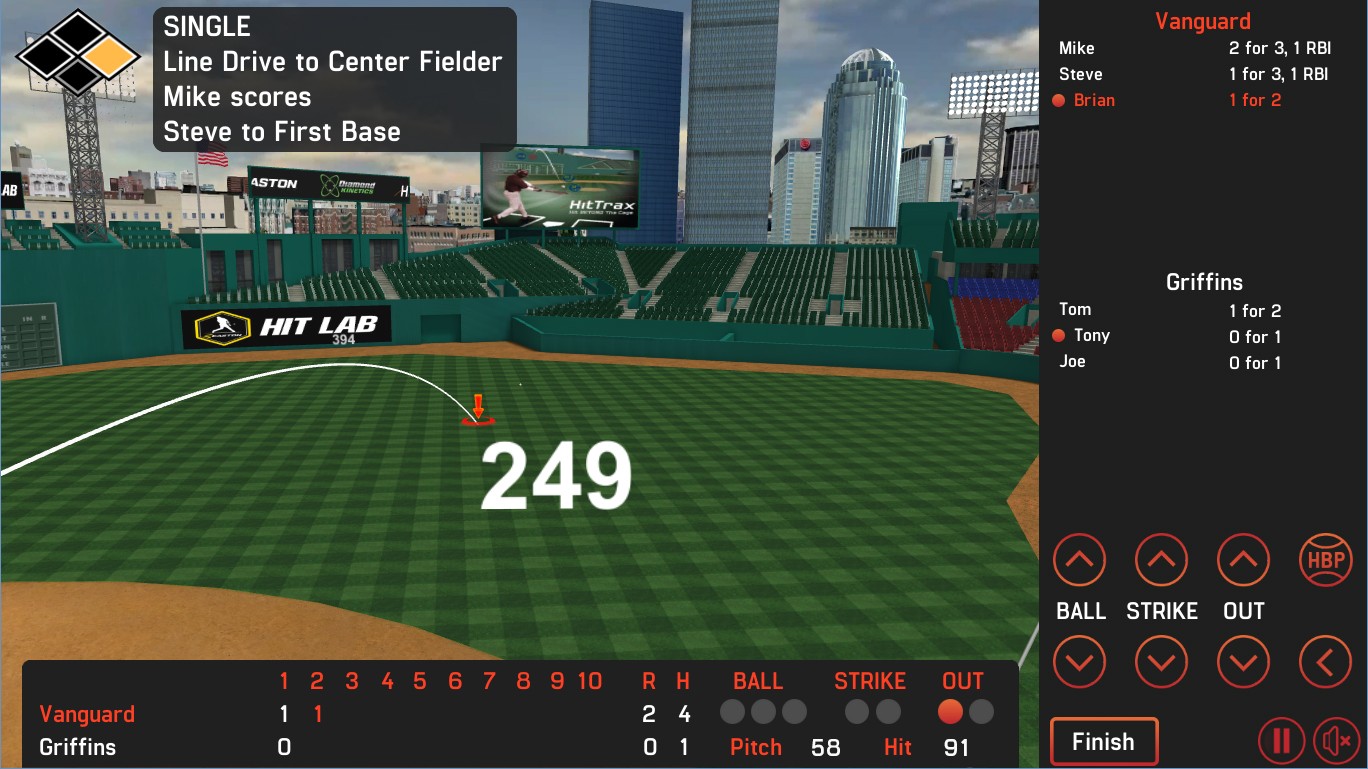The height and width of the screenshot is (769, 1368).
Task: Pause the game with the pause button
Action: 1281,742
